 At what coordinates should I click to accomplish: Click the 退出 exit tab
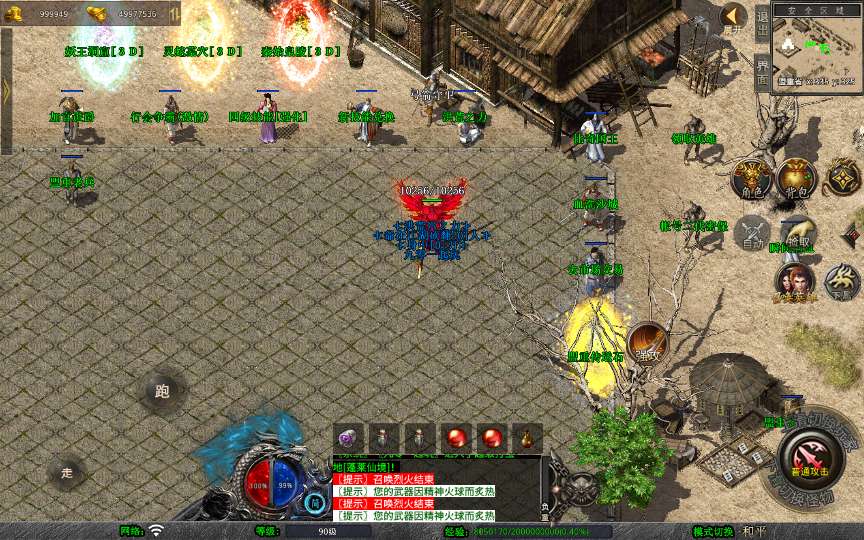coord(762,22)
